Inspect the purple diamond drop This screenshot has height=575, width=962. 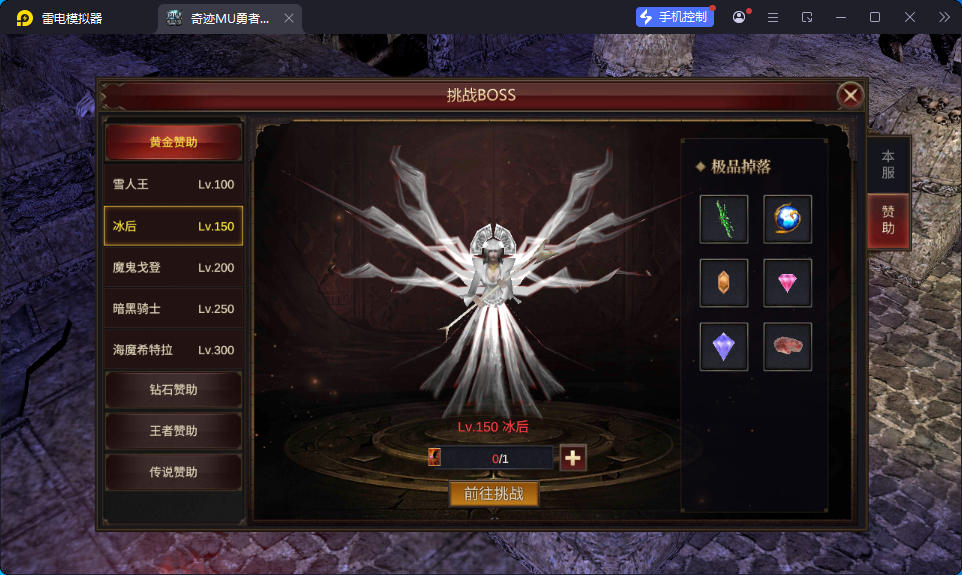point(724,347)
